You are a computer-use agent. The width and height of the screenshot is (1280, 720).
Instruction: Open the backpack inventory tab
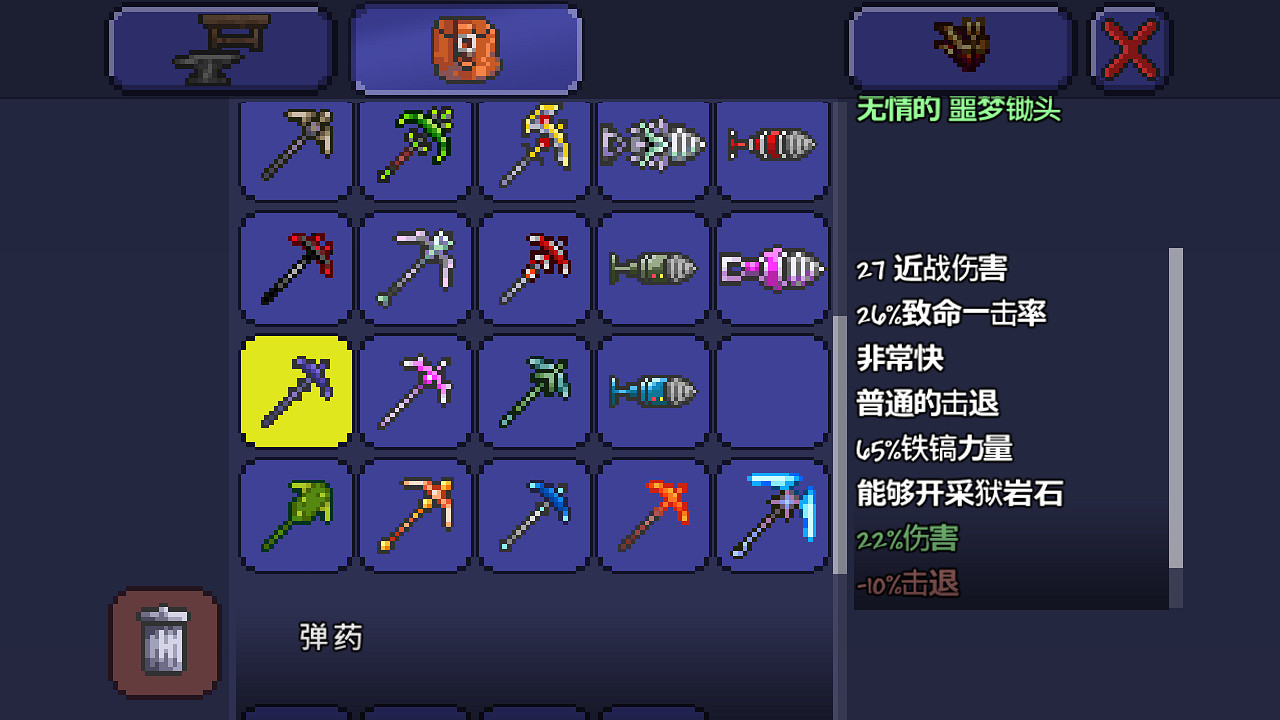[466, 46]
